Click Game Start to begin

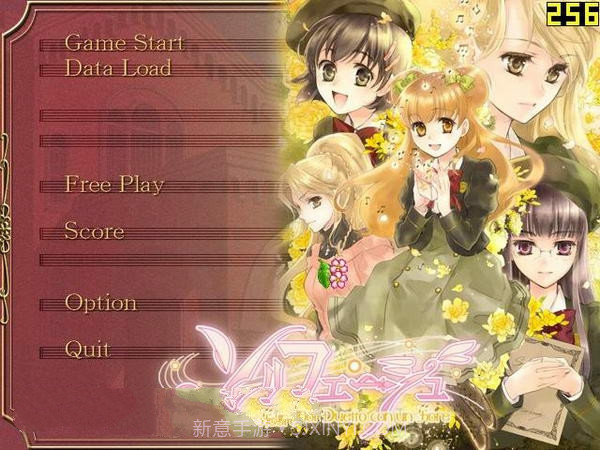125,43
